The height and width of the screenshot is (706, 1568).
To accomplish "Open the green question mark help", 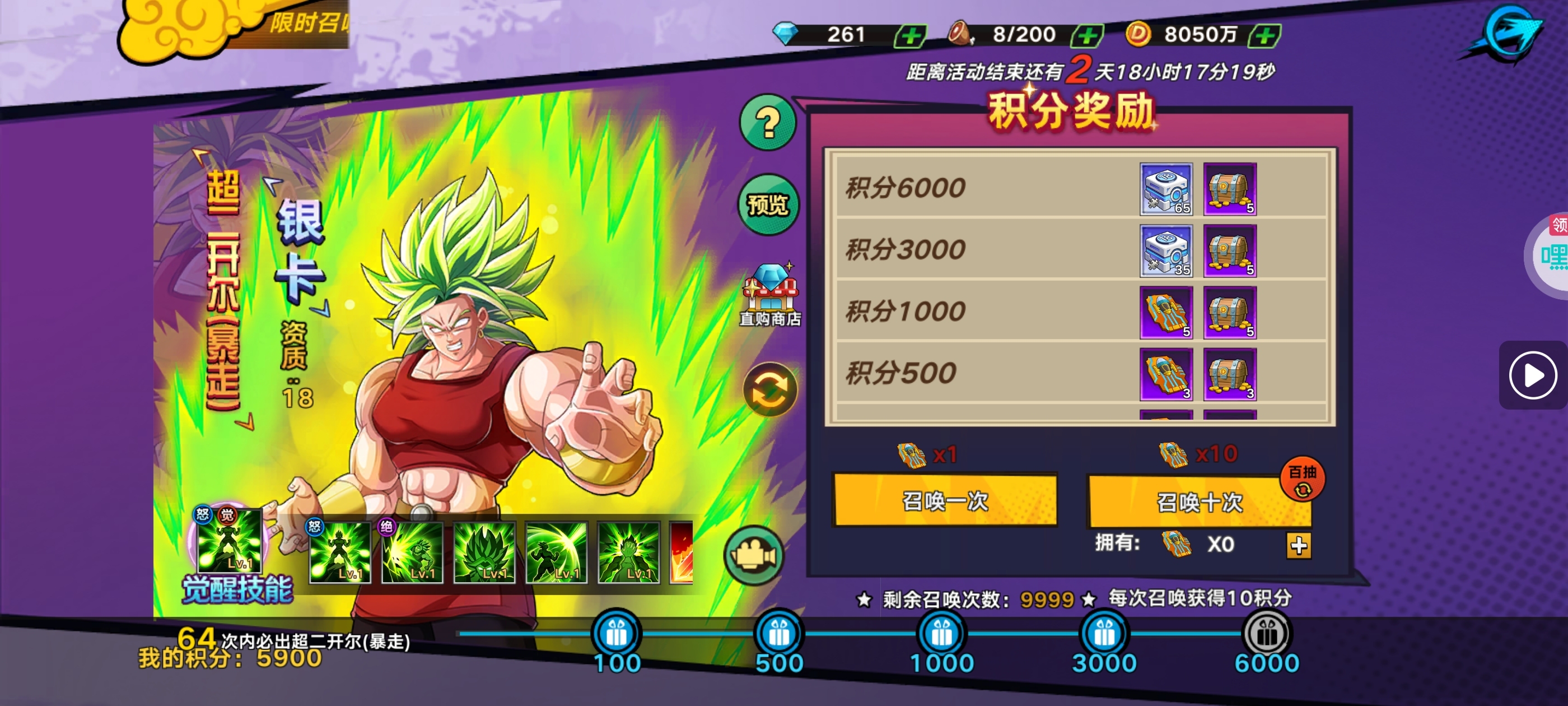I will click(768, 123).
